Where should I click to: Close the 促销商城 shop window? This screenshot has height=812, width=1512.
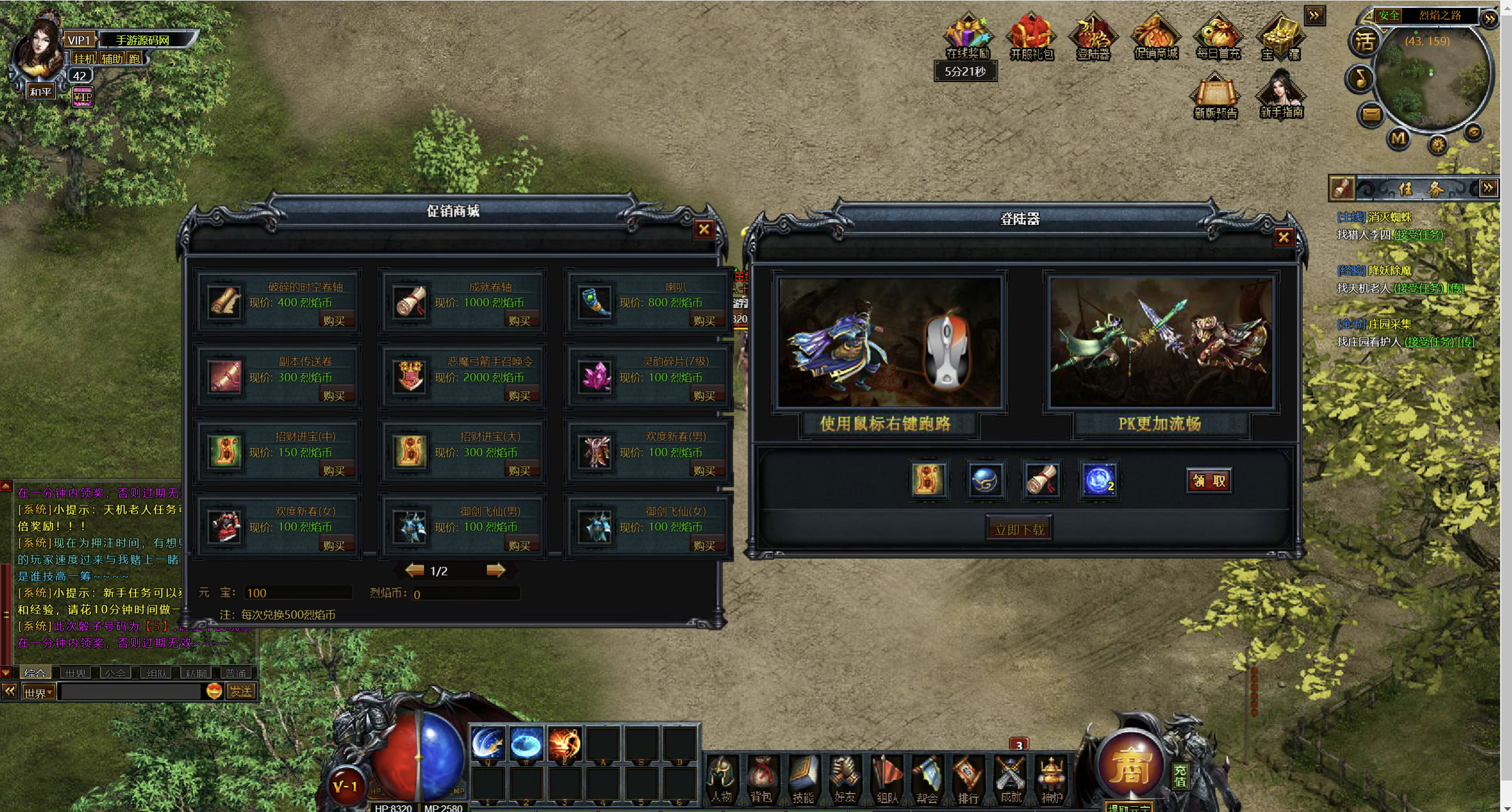pos(704,229)
